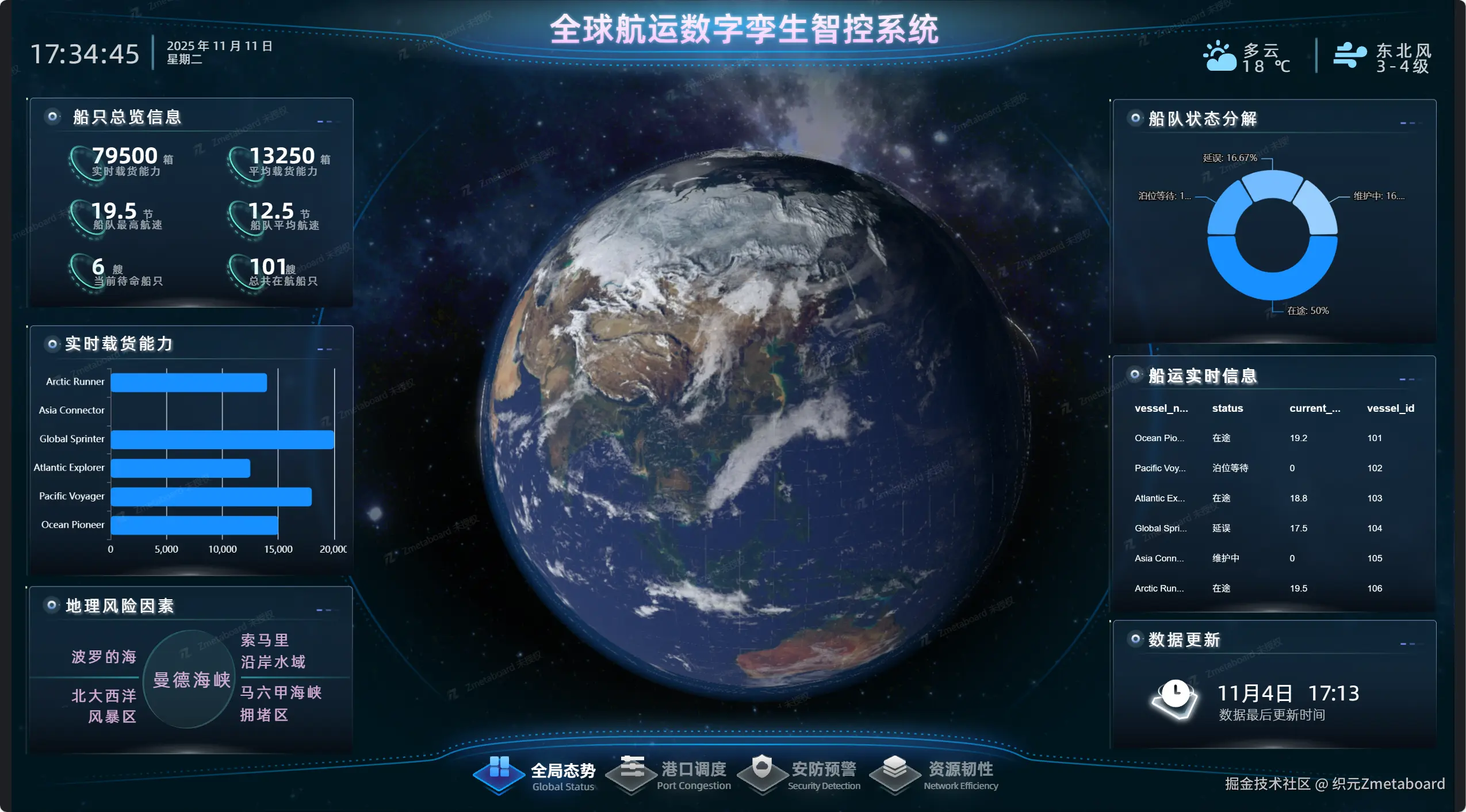
Task: Select the 索马里沿岸水域 risk entry
Action: click(x=273, y=651)
